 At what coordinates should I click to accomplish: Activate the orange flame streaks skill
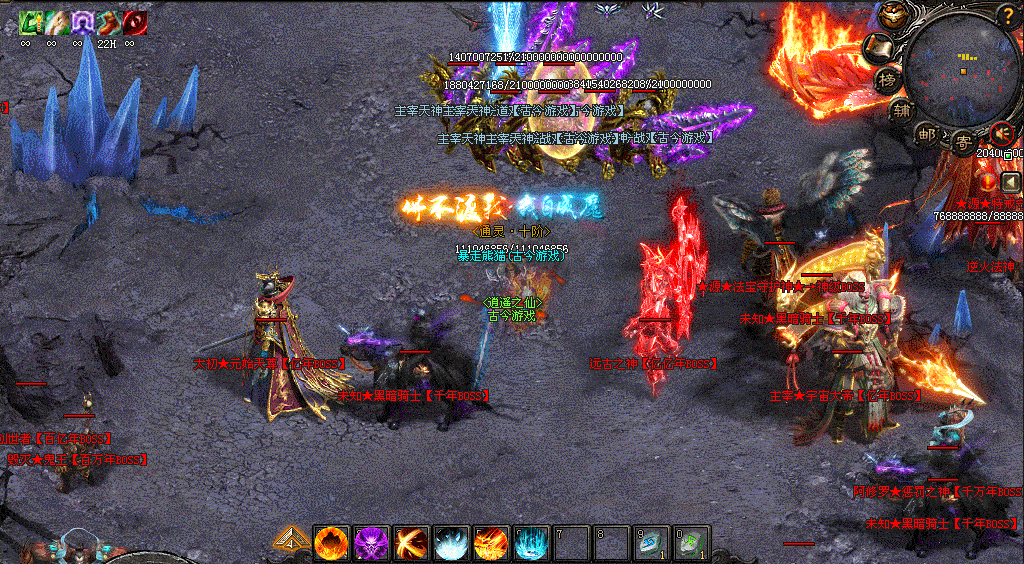(491, 543)
